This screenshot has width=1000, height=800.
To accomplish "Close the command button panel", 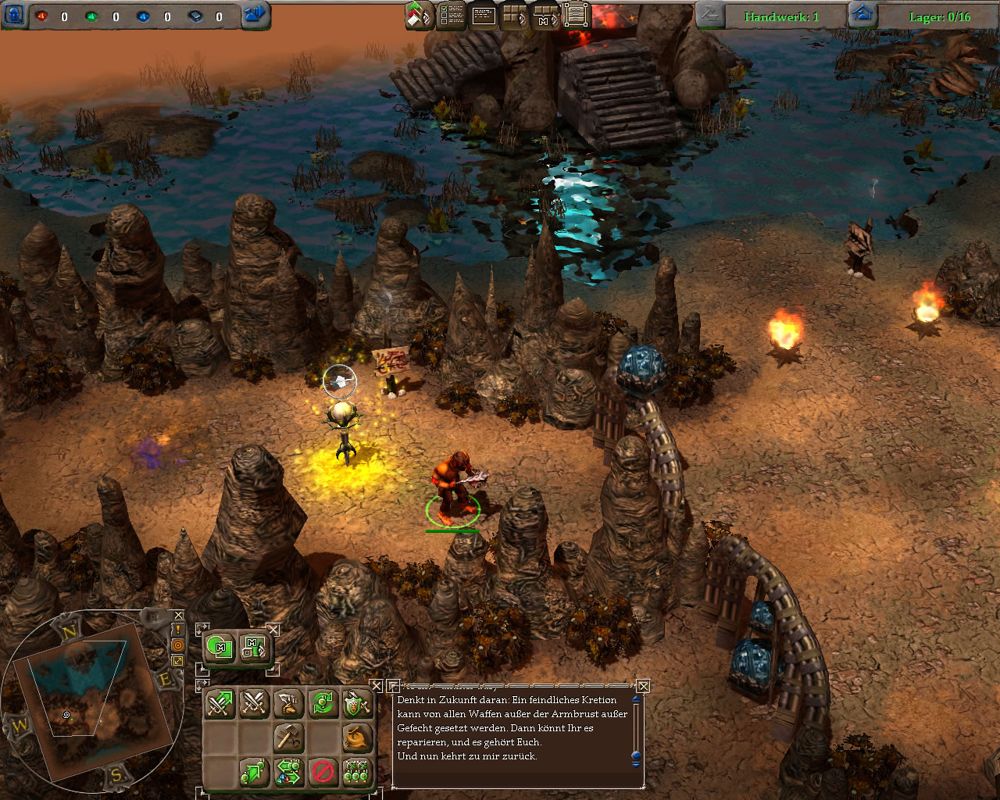I will click(376, 686).
